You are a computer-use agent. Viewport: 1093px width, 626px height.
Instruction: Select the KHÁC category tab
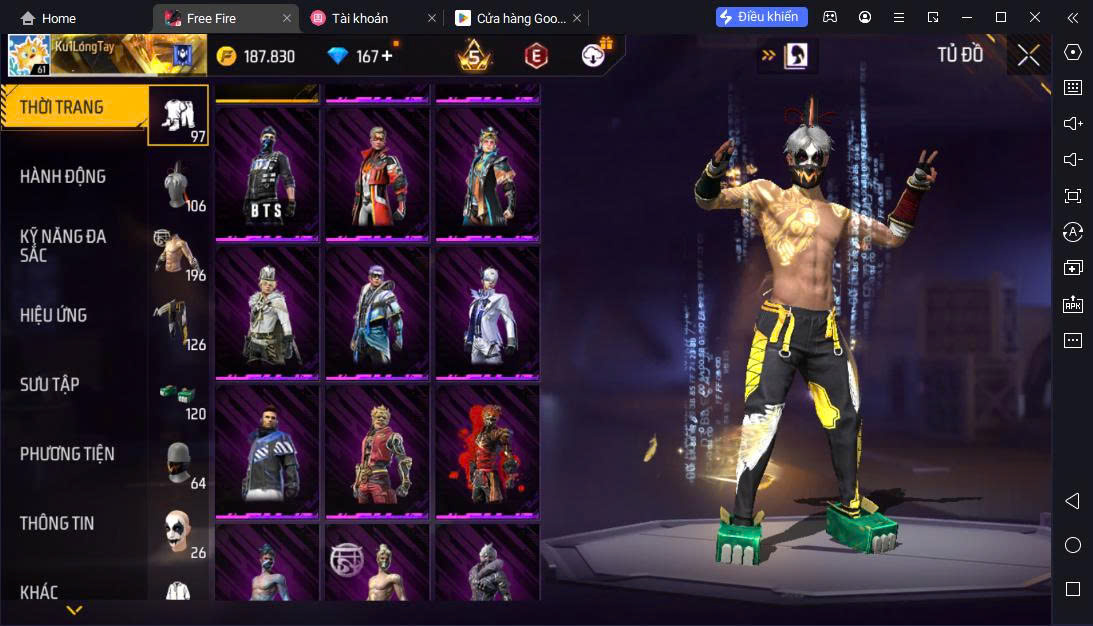point(40,592)
